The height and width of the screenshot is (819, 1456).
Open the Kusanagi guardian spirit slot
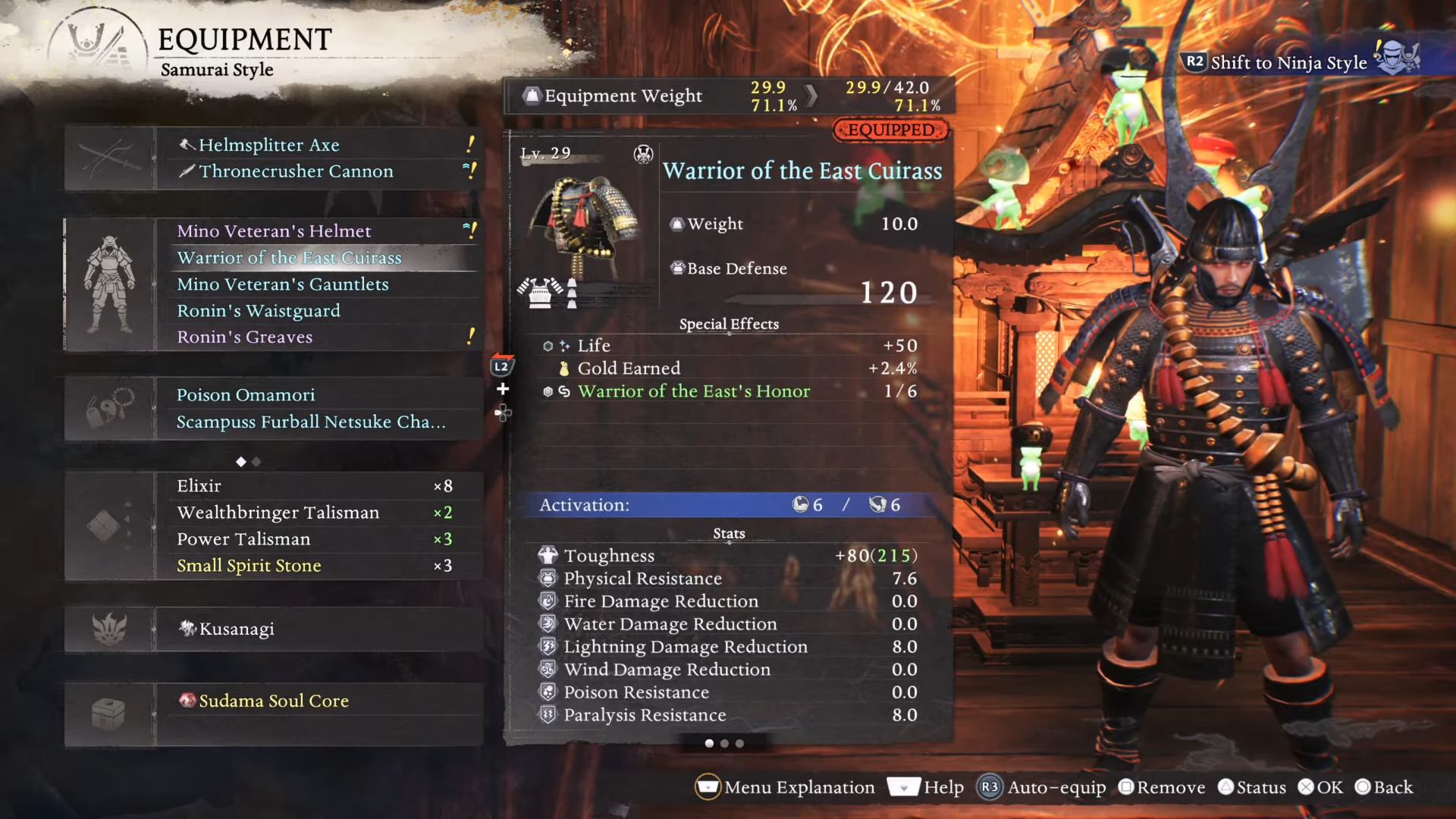coord(237,629)
